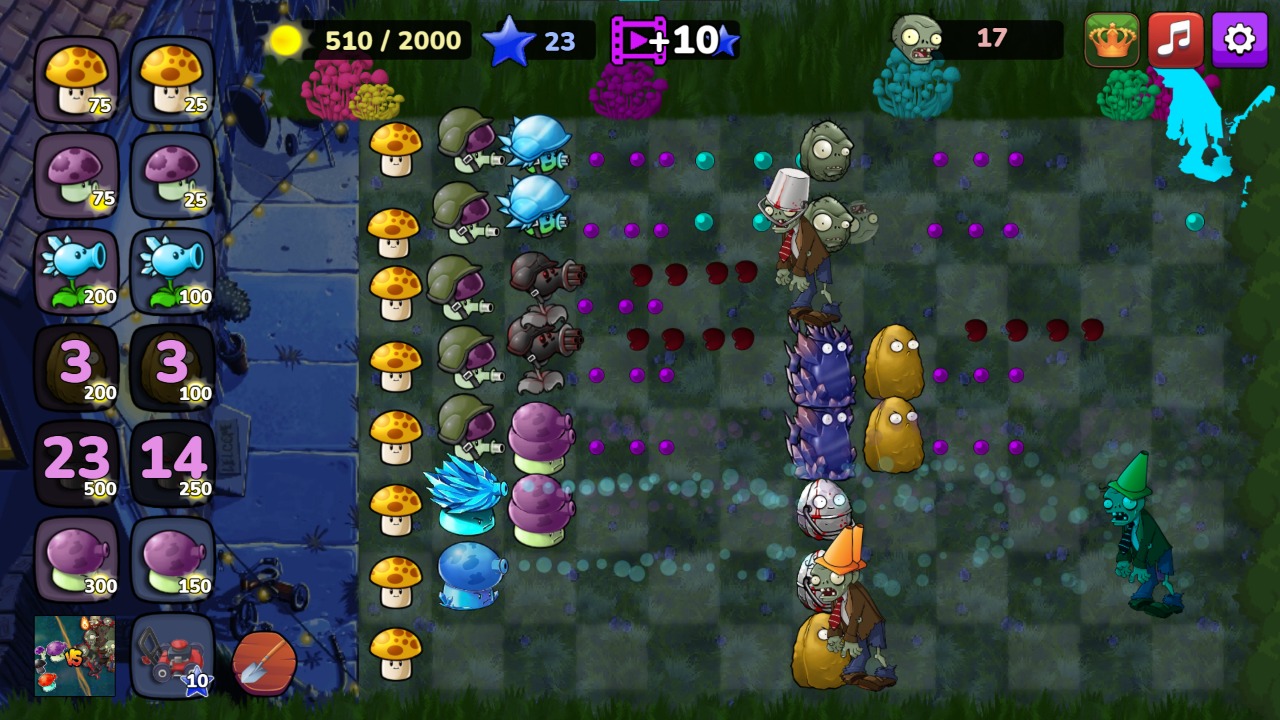This screenshot has height=720, width=1280.
Task: Select the seed packet numbered 23 costing 500
Action: point(77,458)
